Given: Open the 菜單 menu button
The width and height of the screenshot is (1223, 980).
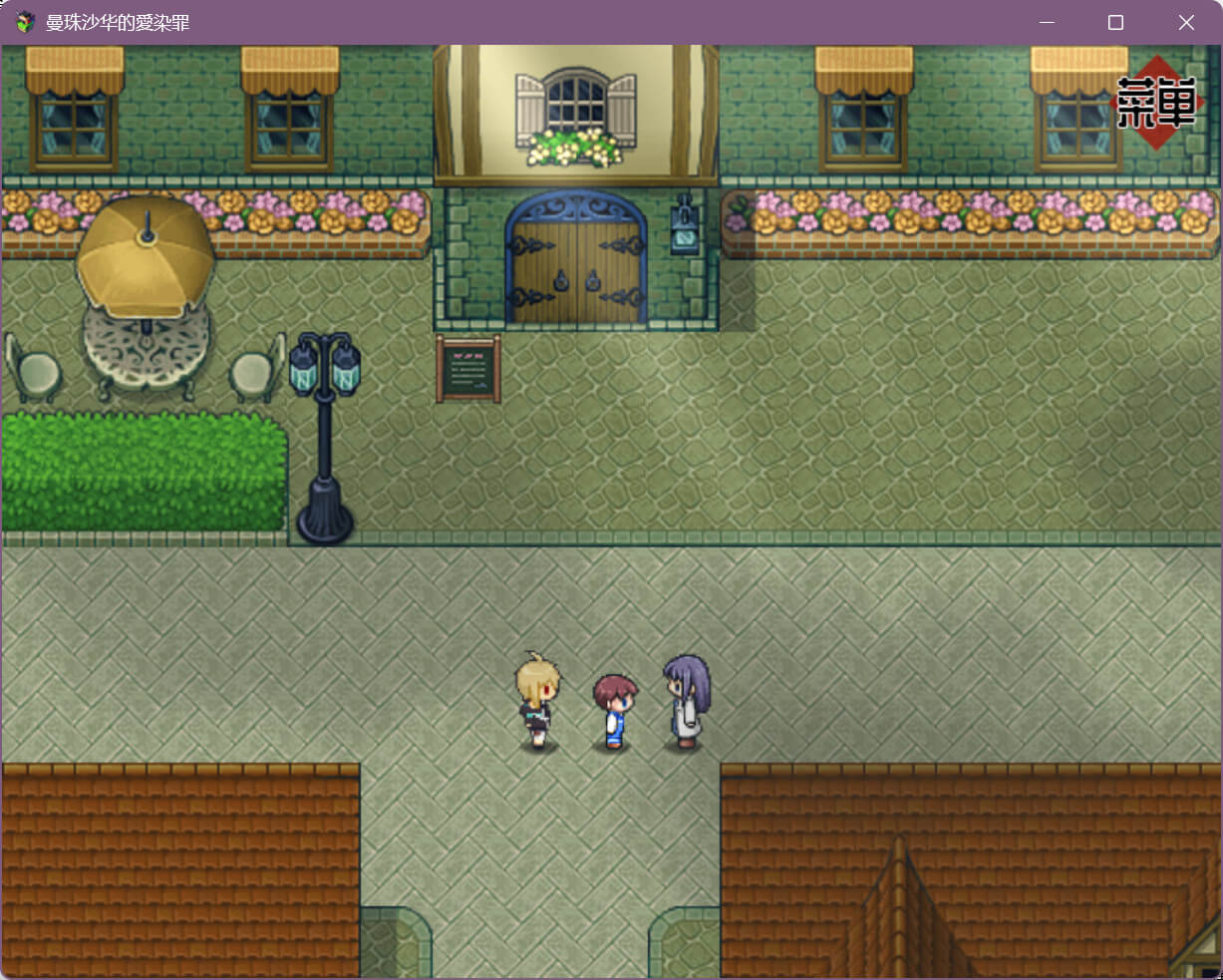Looking at the screenshot, I should pyautogui.click(x=1155, y=103).
